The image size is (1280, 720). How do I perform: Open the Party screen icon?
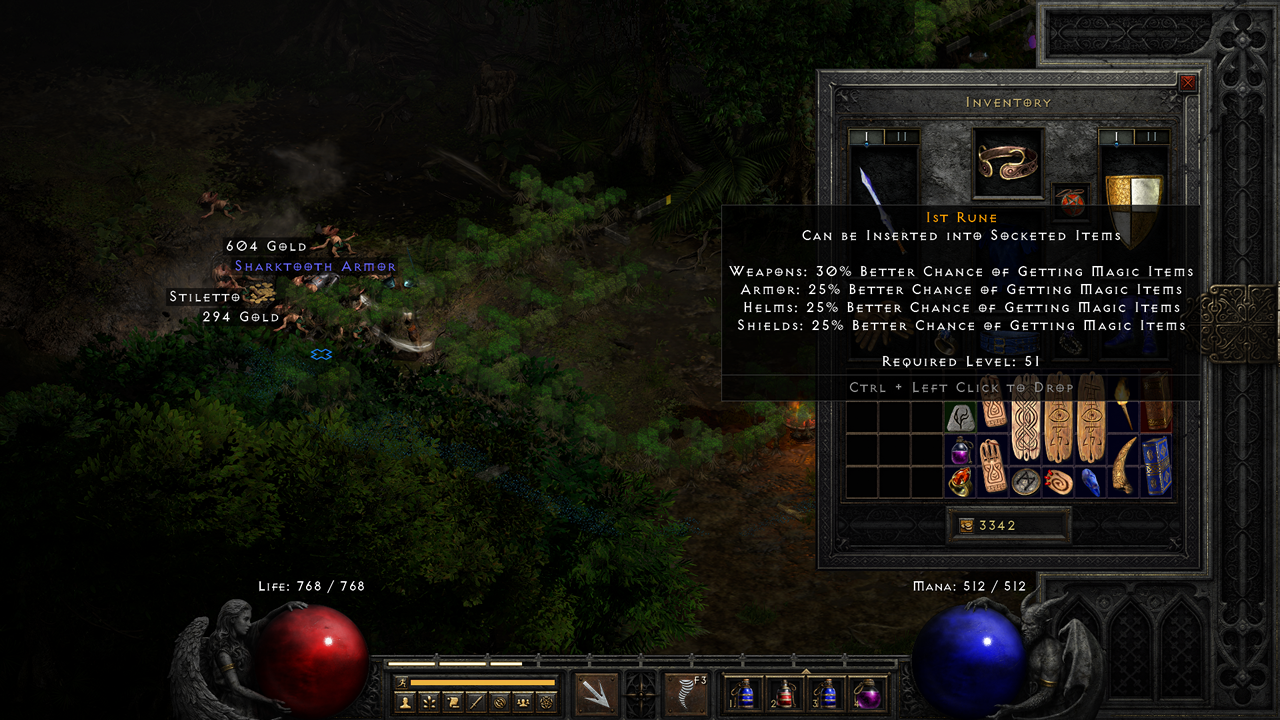[x=522, y=700]
